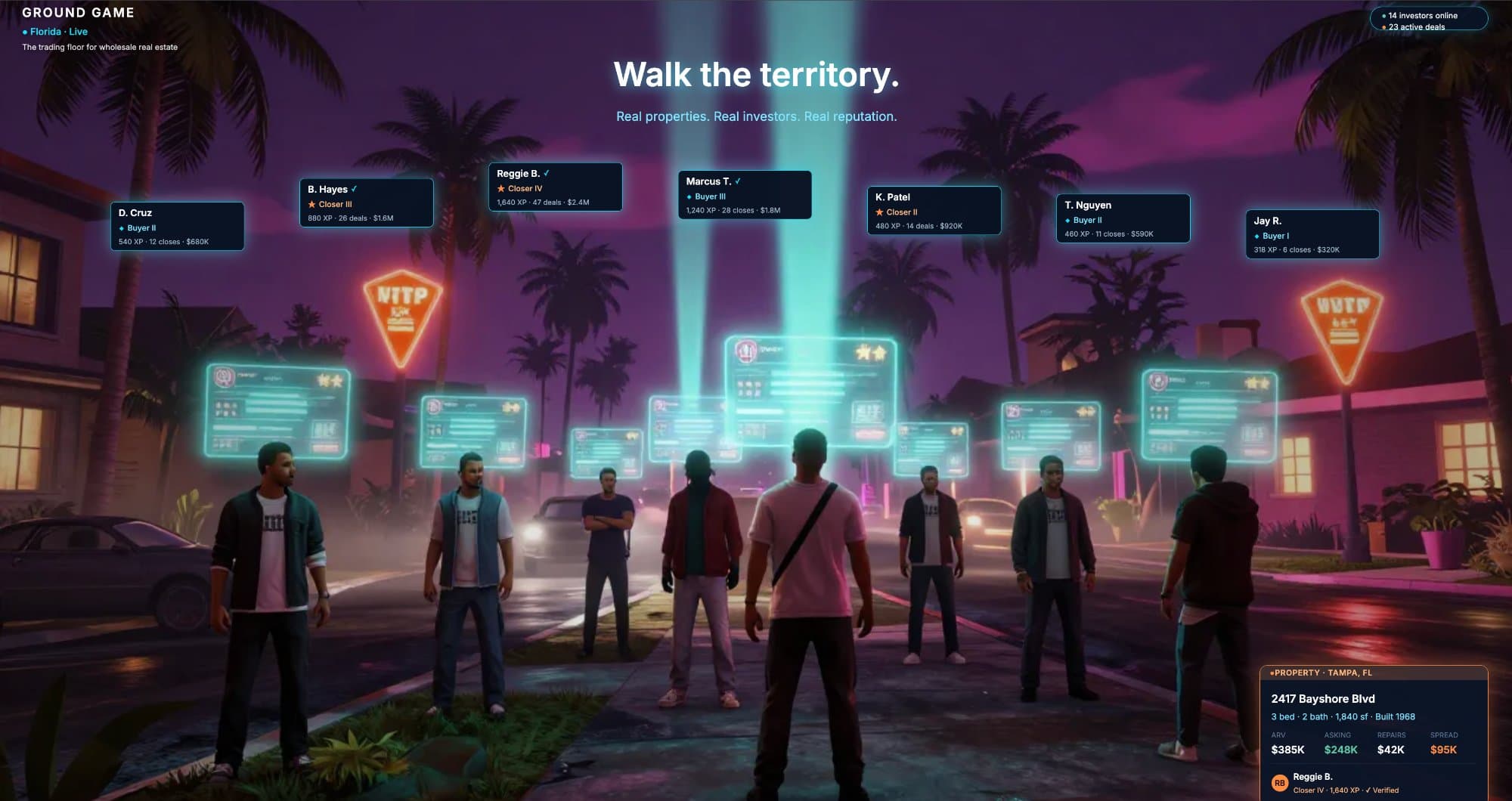Click the blue diamond Buyer II icon under D. Cruz
The image size is (1512, 801).
pyautogui.click(x=123, y=228)
